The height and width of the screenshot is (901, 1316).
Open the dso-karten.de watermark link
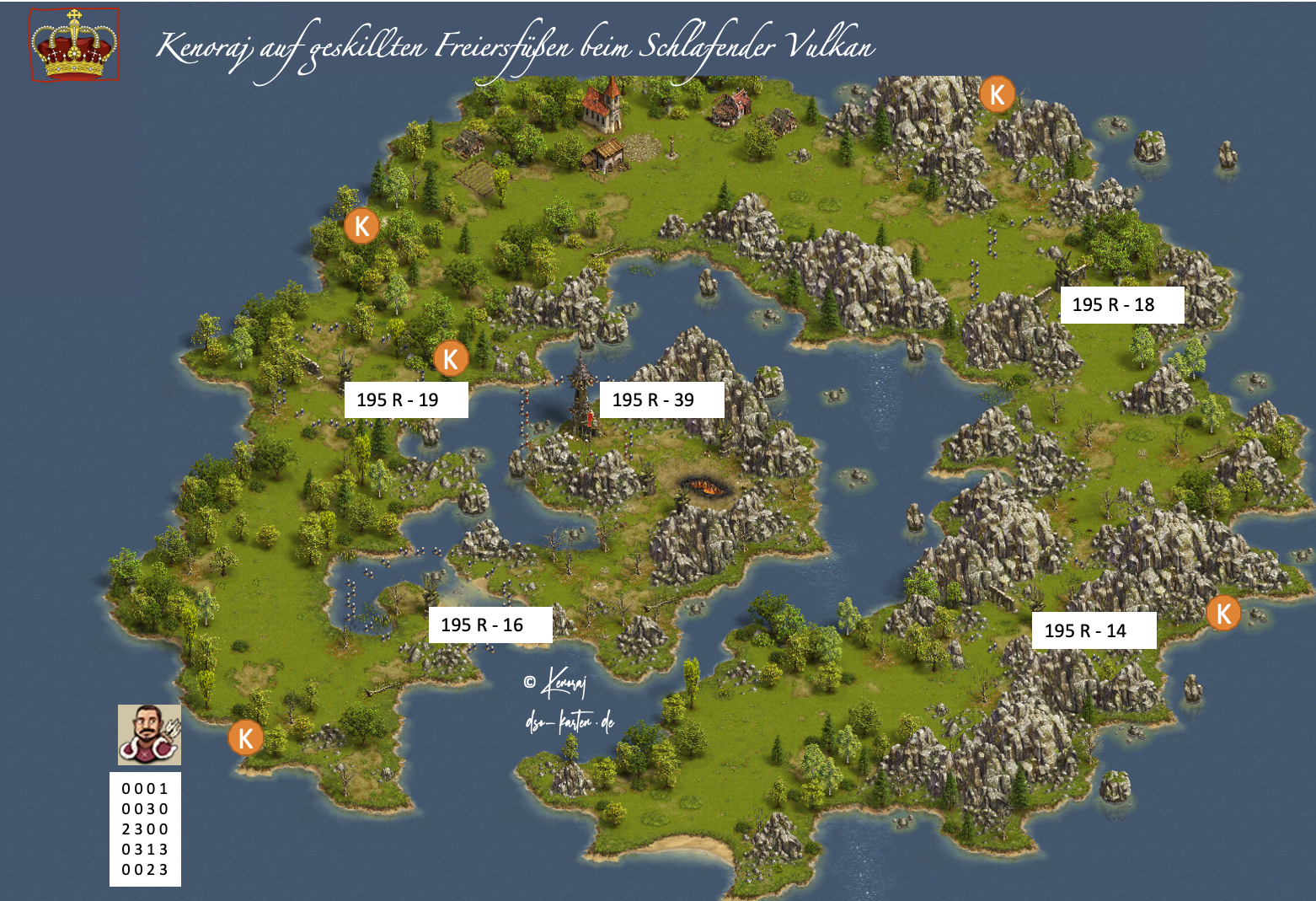click(x=570, y=722)
